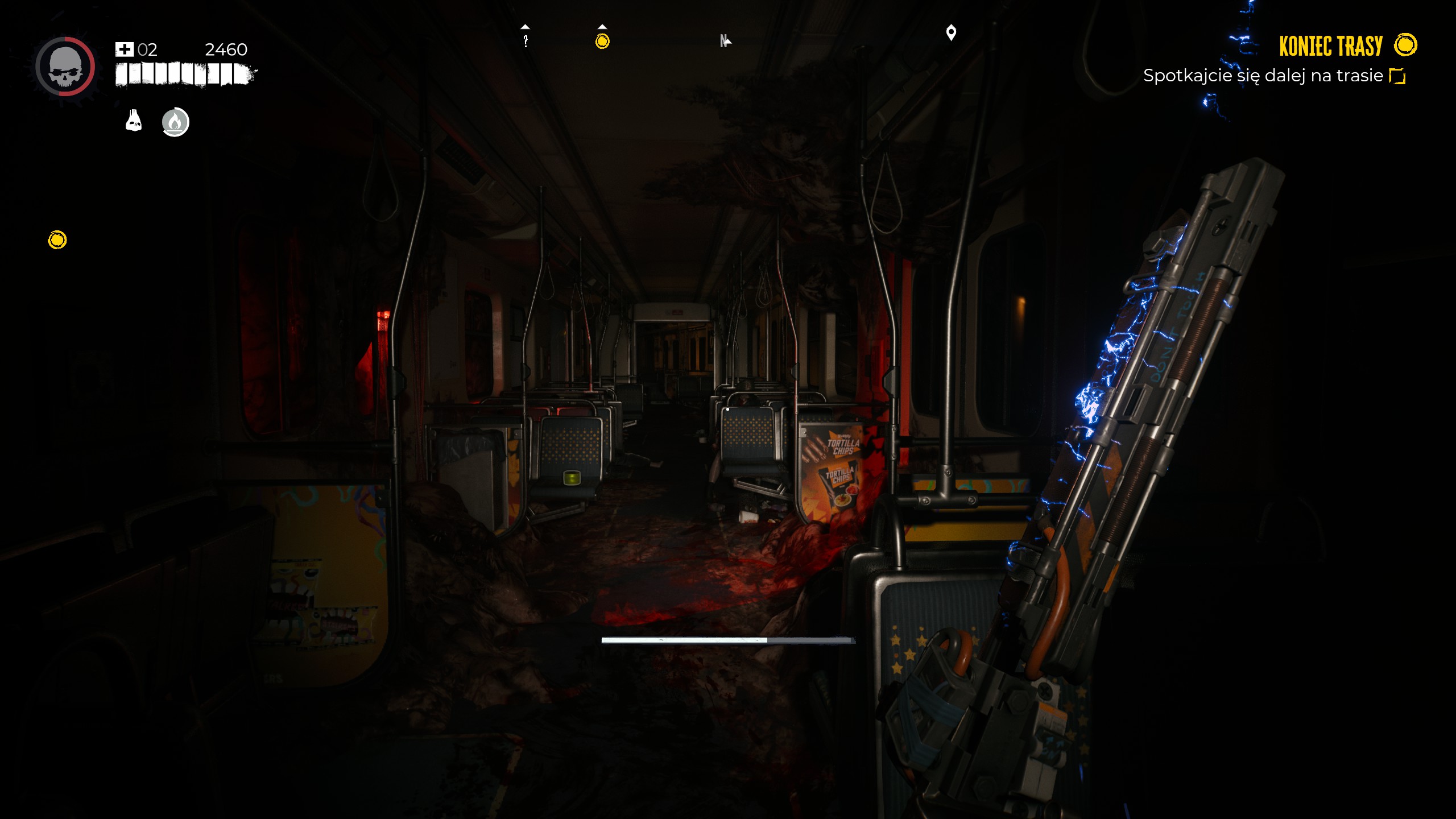Click the question mark compass marker
Image resolution: width=1456 pixels, height=819 pixels.
tap(526, 40)
